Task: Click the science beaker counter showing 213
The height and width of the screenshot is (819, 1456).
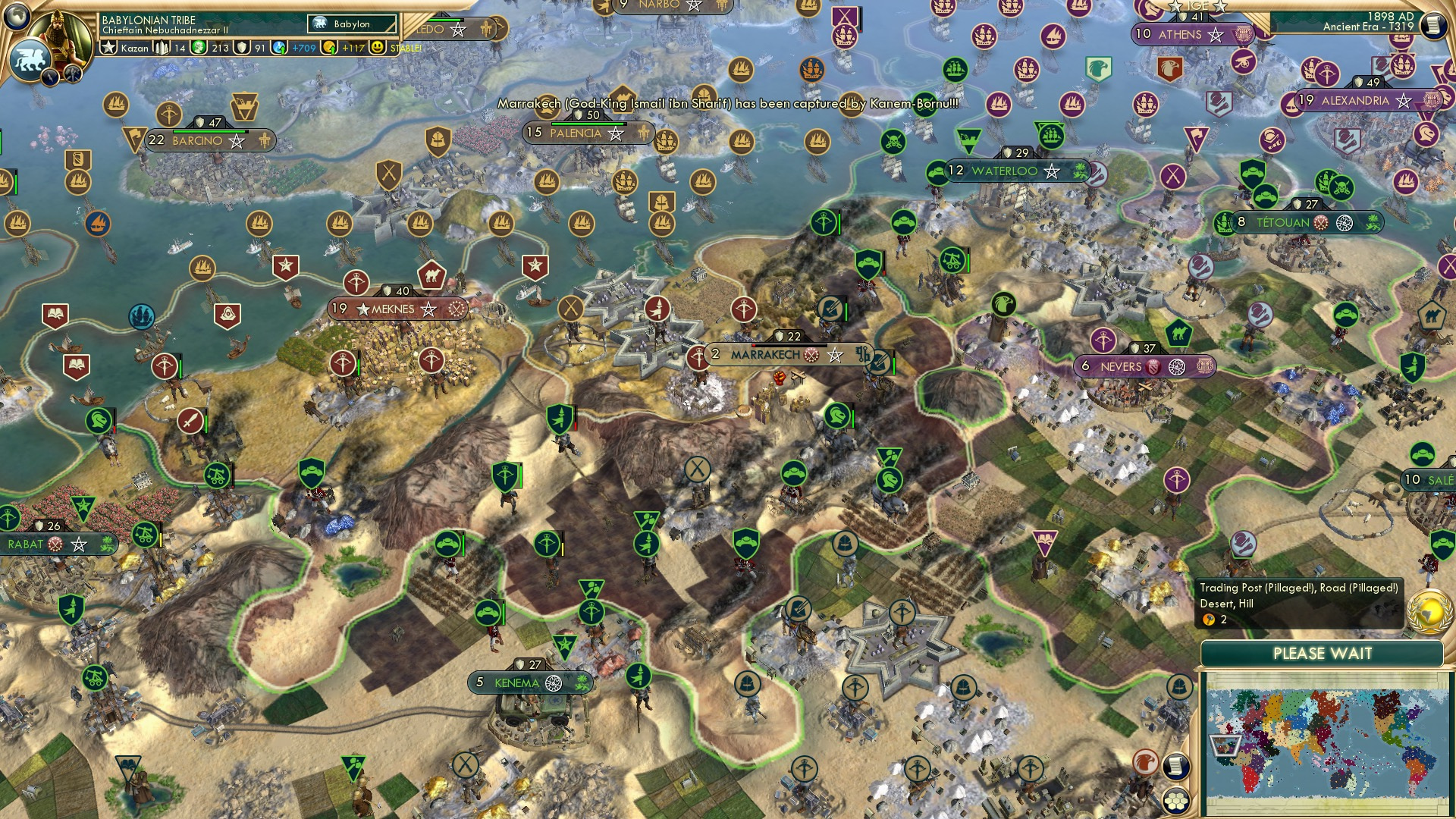Action: click(x=218, y=48)
